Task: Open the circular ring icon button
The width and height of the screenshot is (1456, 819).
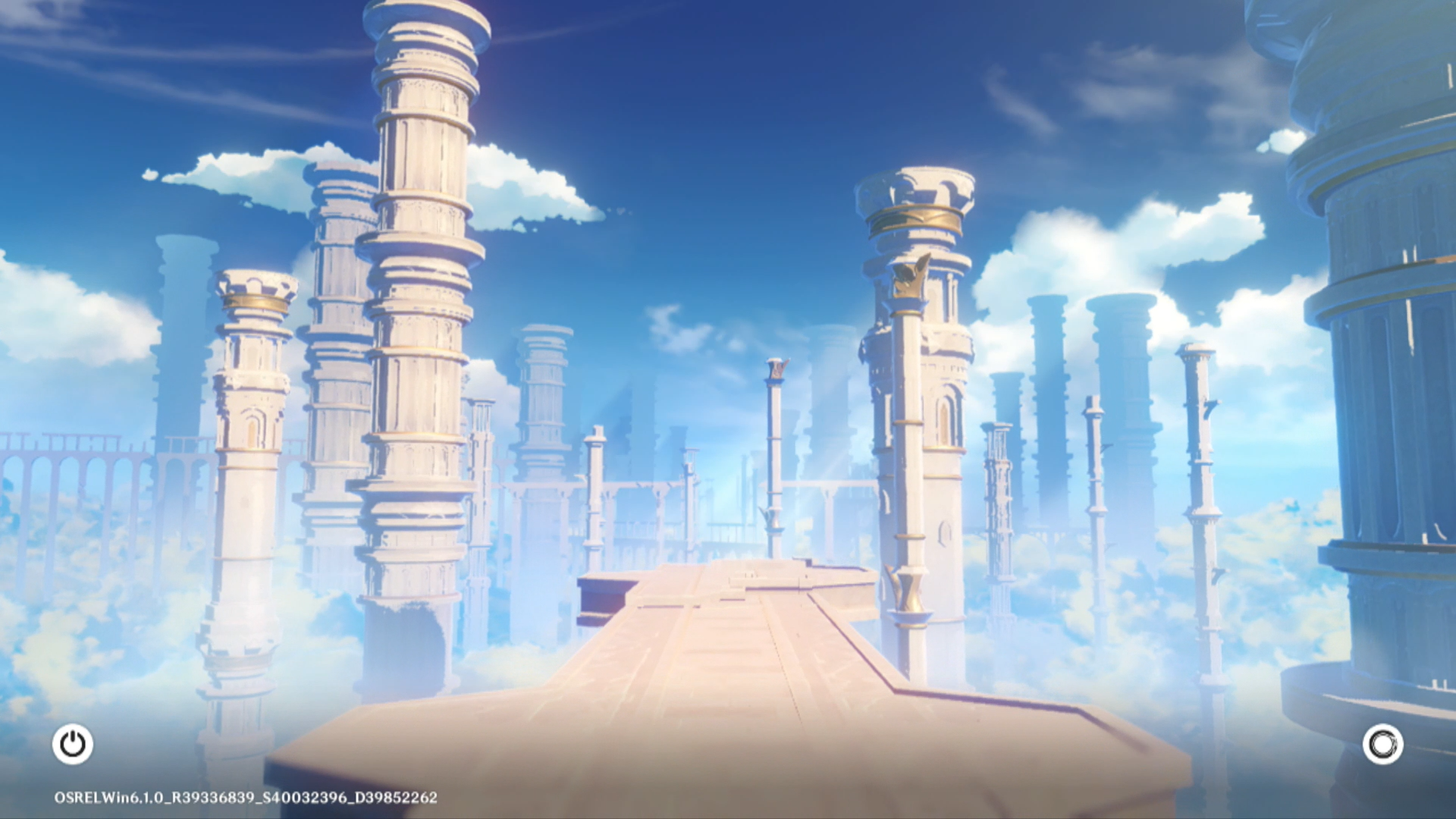Action: point(1382,744)
